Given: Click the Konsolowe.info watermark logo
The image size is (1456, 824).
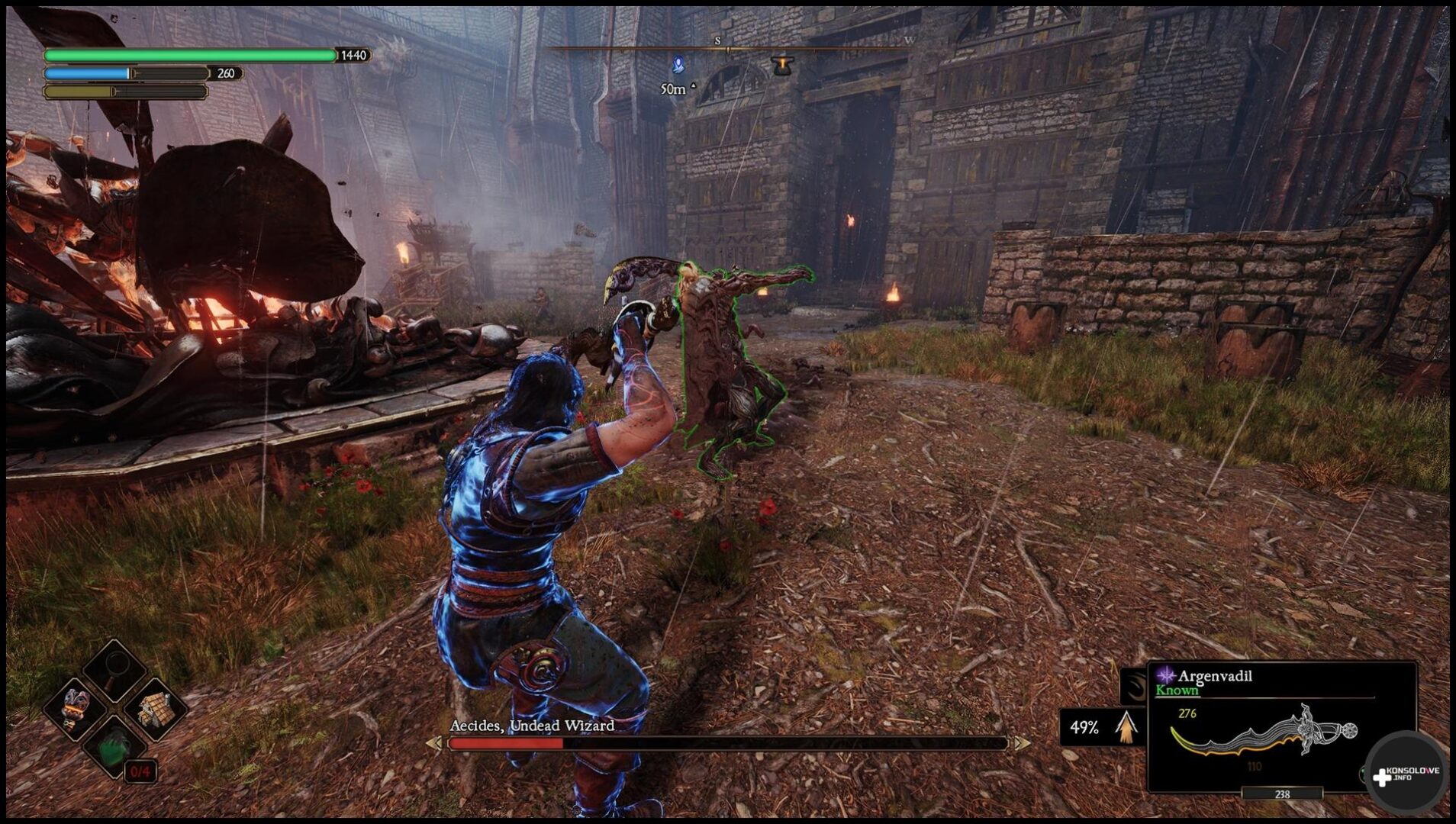Looking at the screenshot, I should [1406, 775].
